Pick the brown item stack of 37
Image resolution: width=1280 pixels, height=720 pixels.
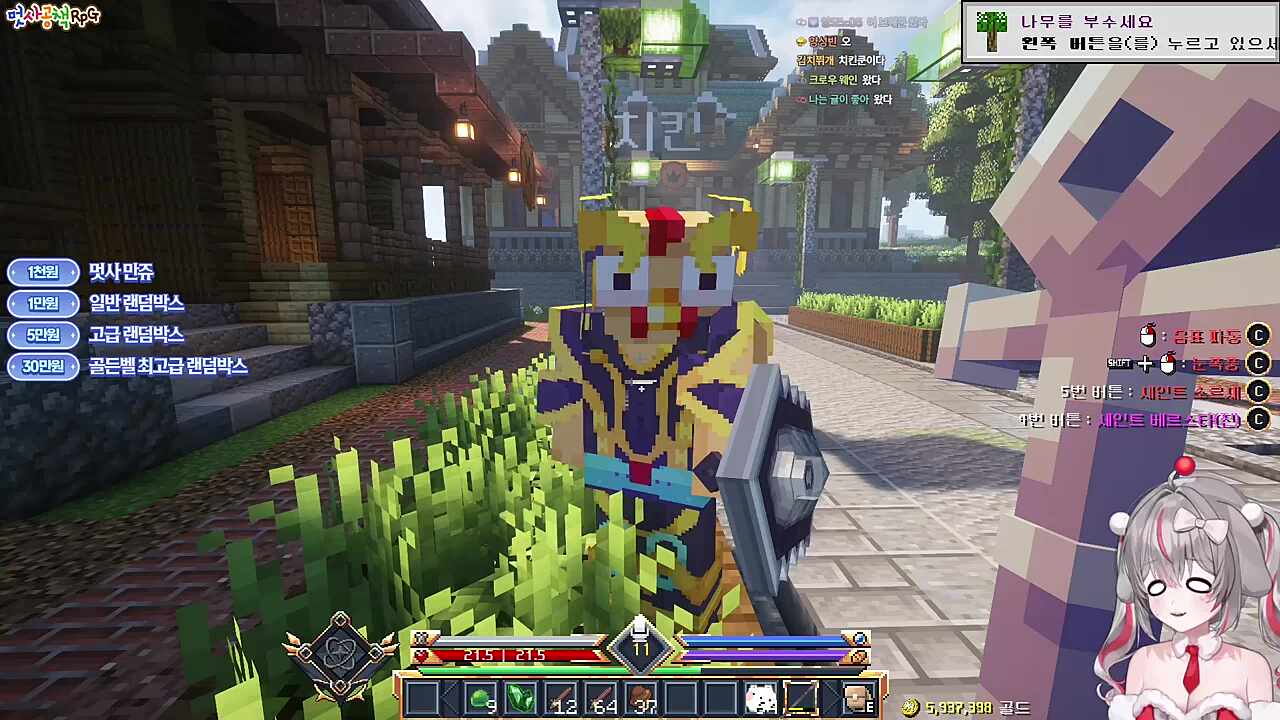click(641, 698)
